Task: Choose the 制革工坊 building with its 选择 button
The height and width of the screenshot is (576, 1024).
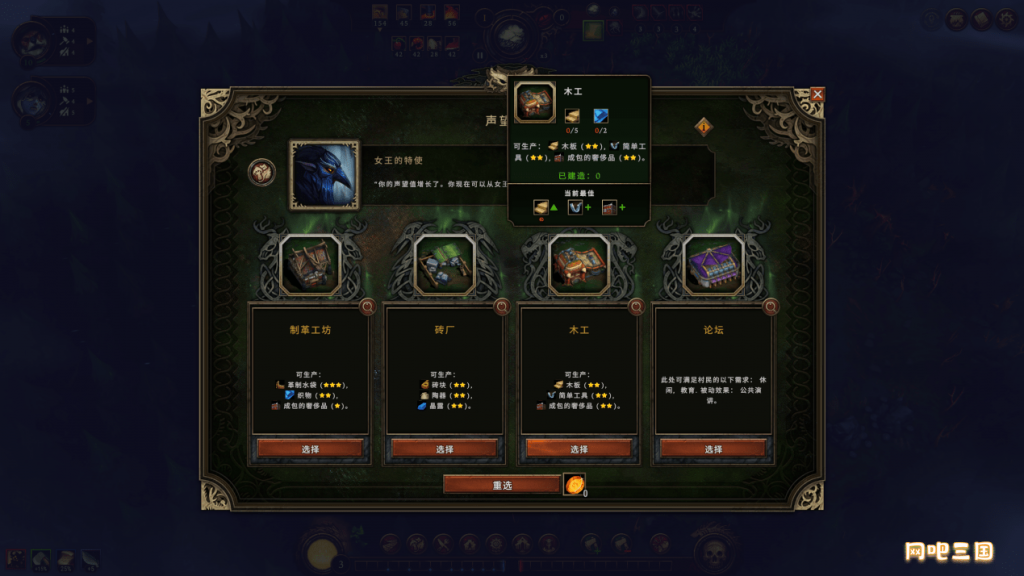Action: 310,449
